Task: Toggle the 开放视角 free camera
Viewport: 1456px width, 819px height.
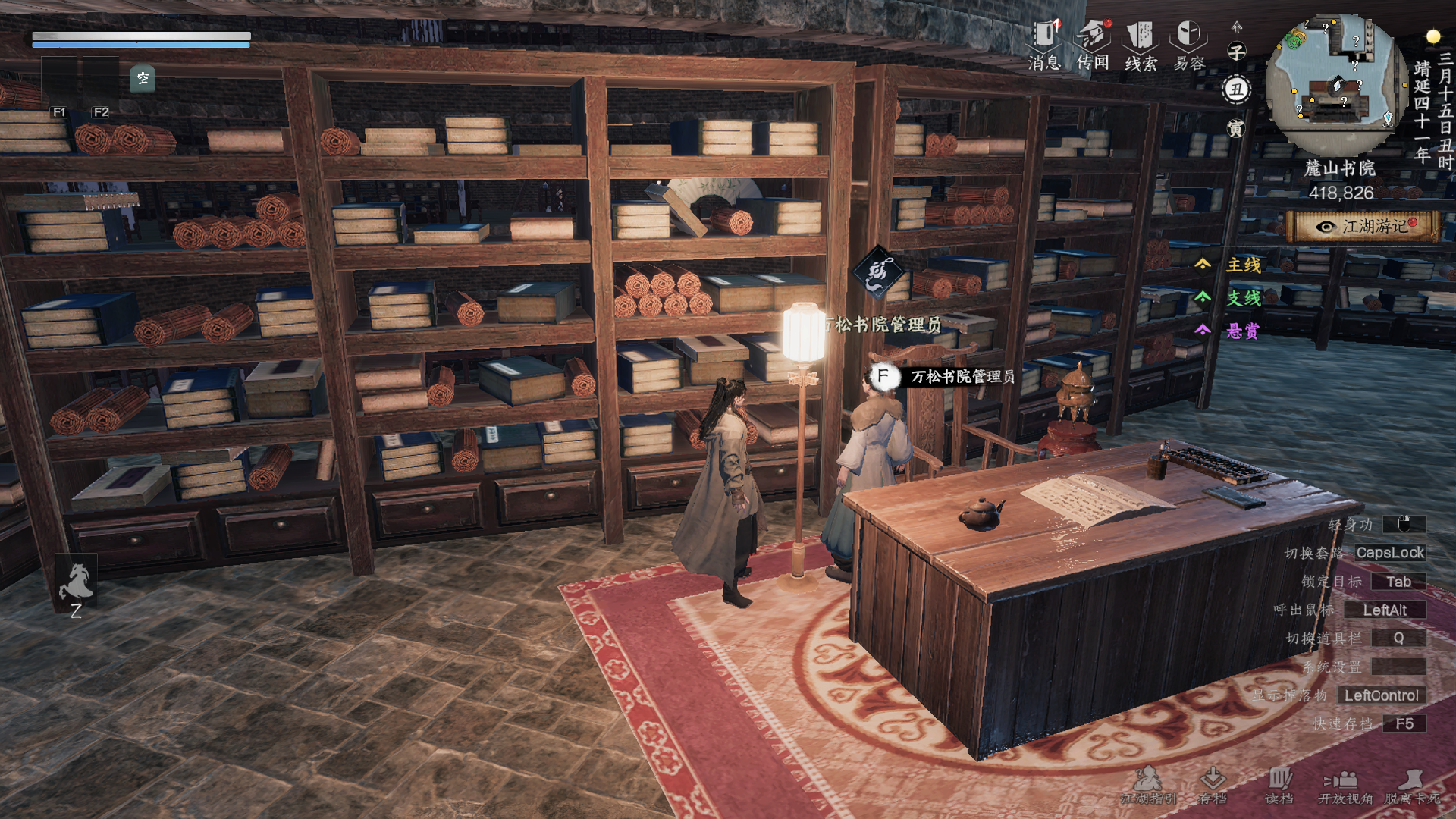Action: tap(1345, 784)
